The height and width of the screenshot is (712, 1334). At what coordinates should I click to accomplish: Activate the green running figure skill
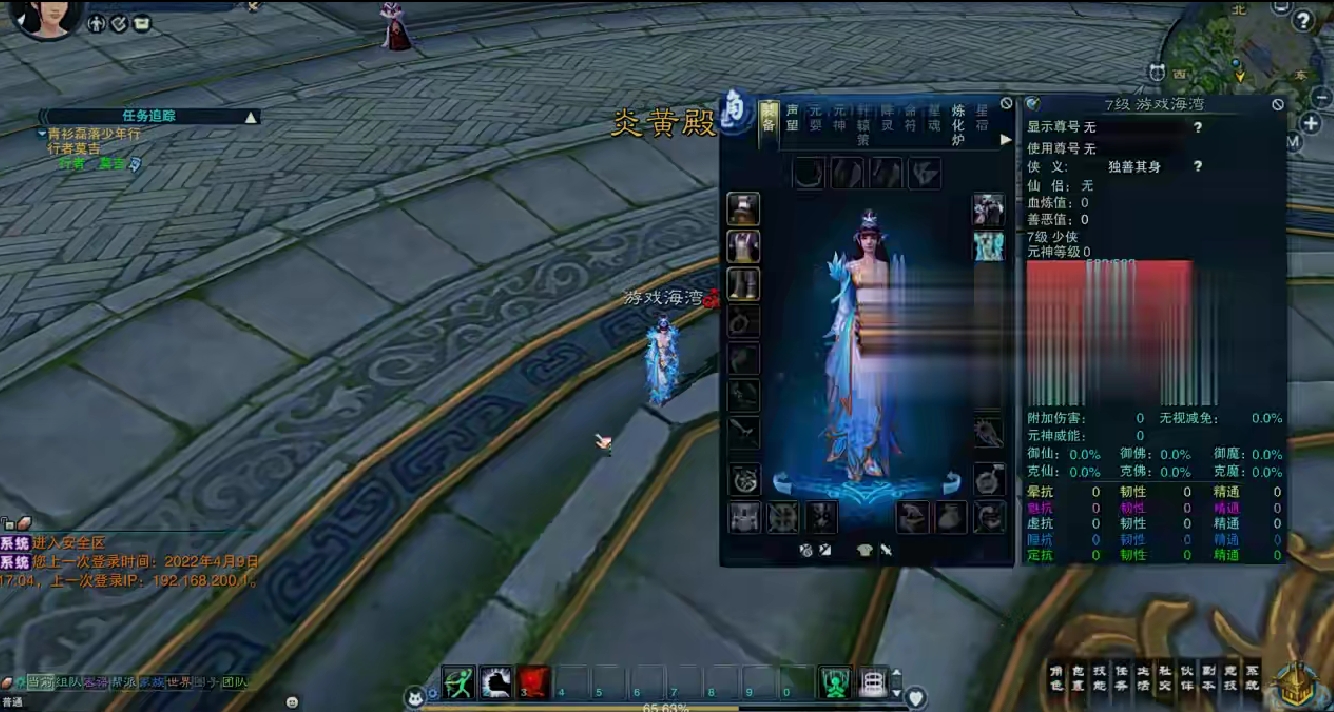coord(458,681)
